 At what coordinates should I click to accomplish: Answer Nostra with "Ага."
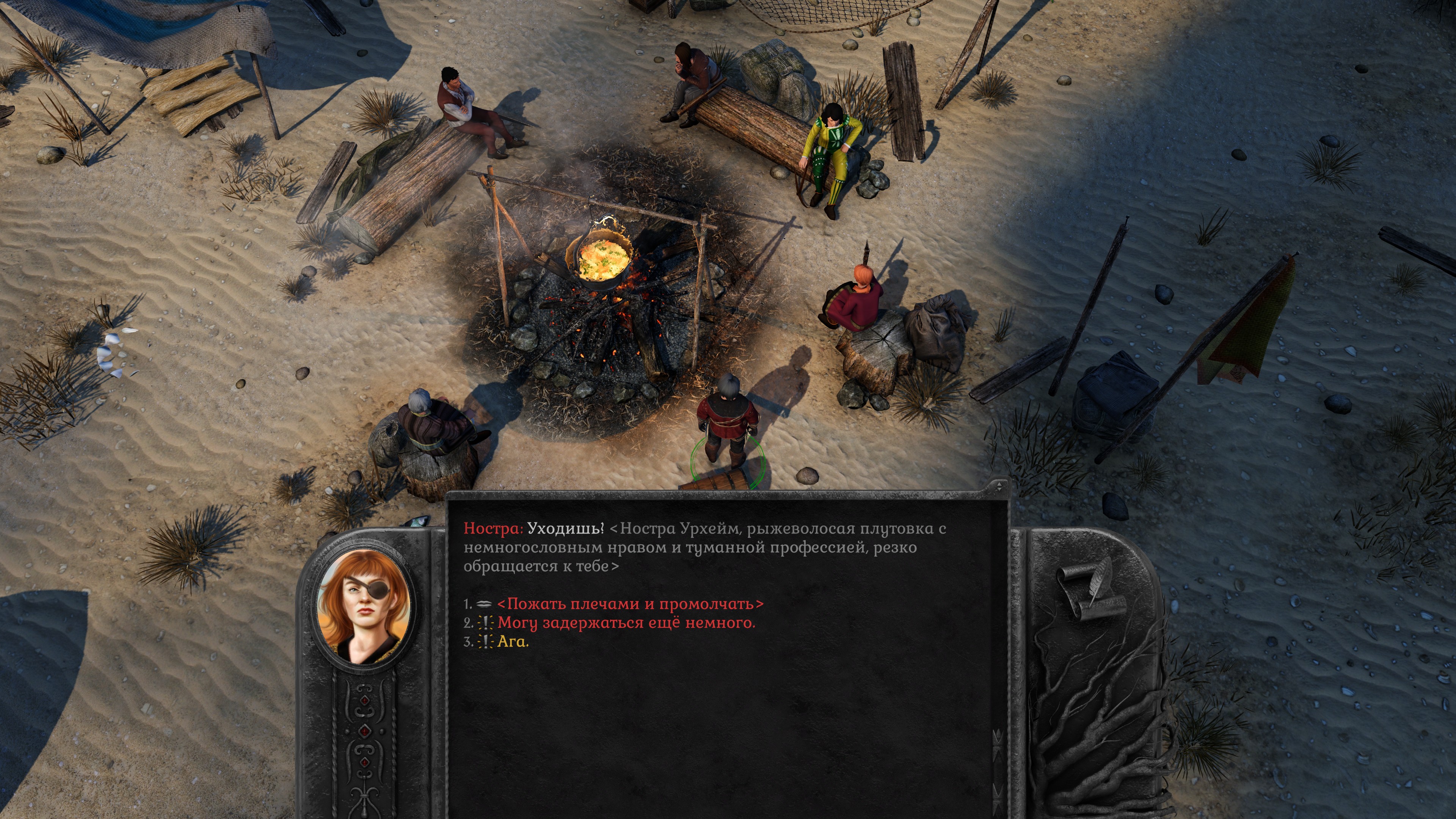click(513, 642)
